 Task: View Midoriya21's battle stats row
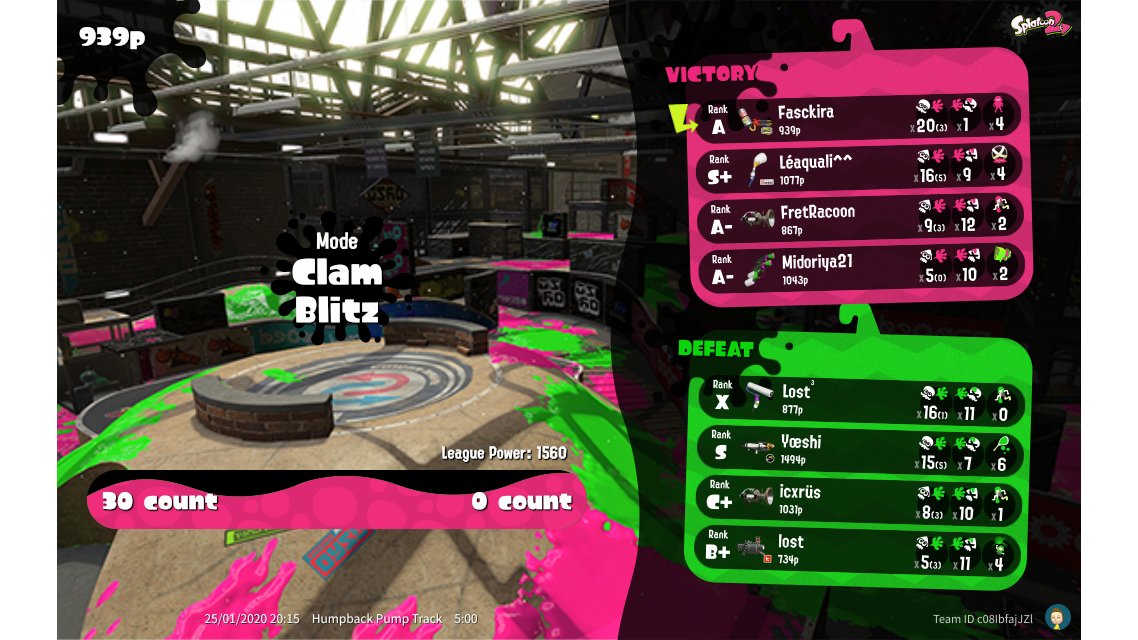(858, 268)
